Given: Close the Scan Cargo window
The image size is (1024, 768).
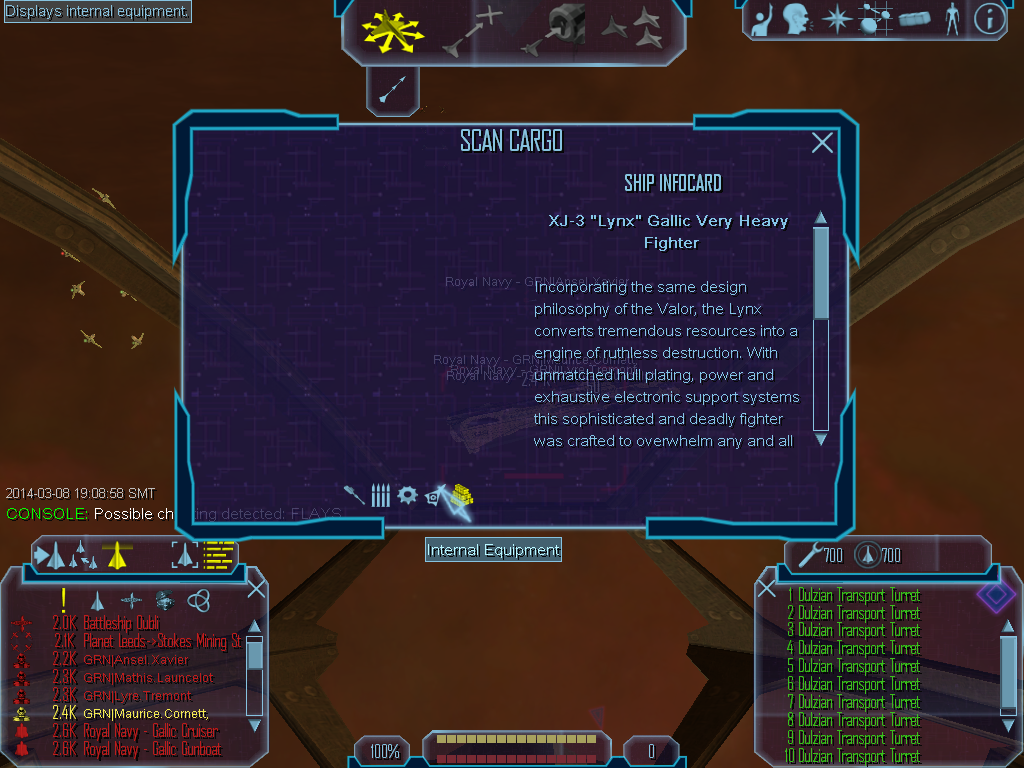Looking at the screenshot, I should 822,143.
